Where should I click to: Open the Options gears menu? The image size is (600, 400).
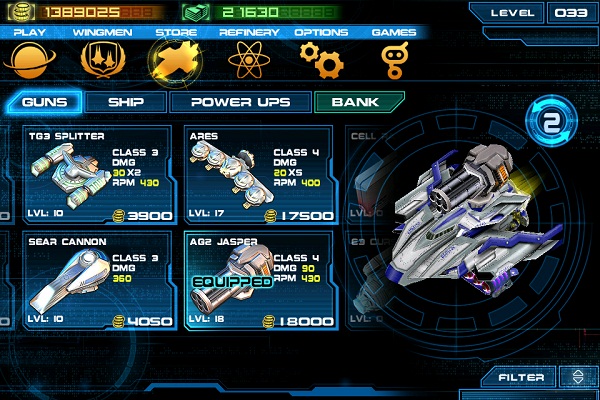pos(321,62)
